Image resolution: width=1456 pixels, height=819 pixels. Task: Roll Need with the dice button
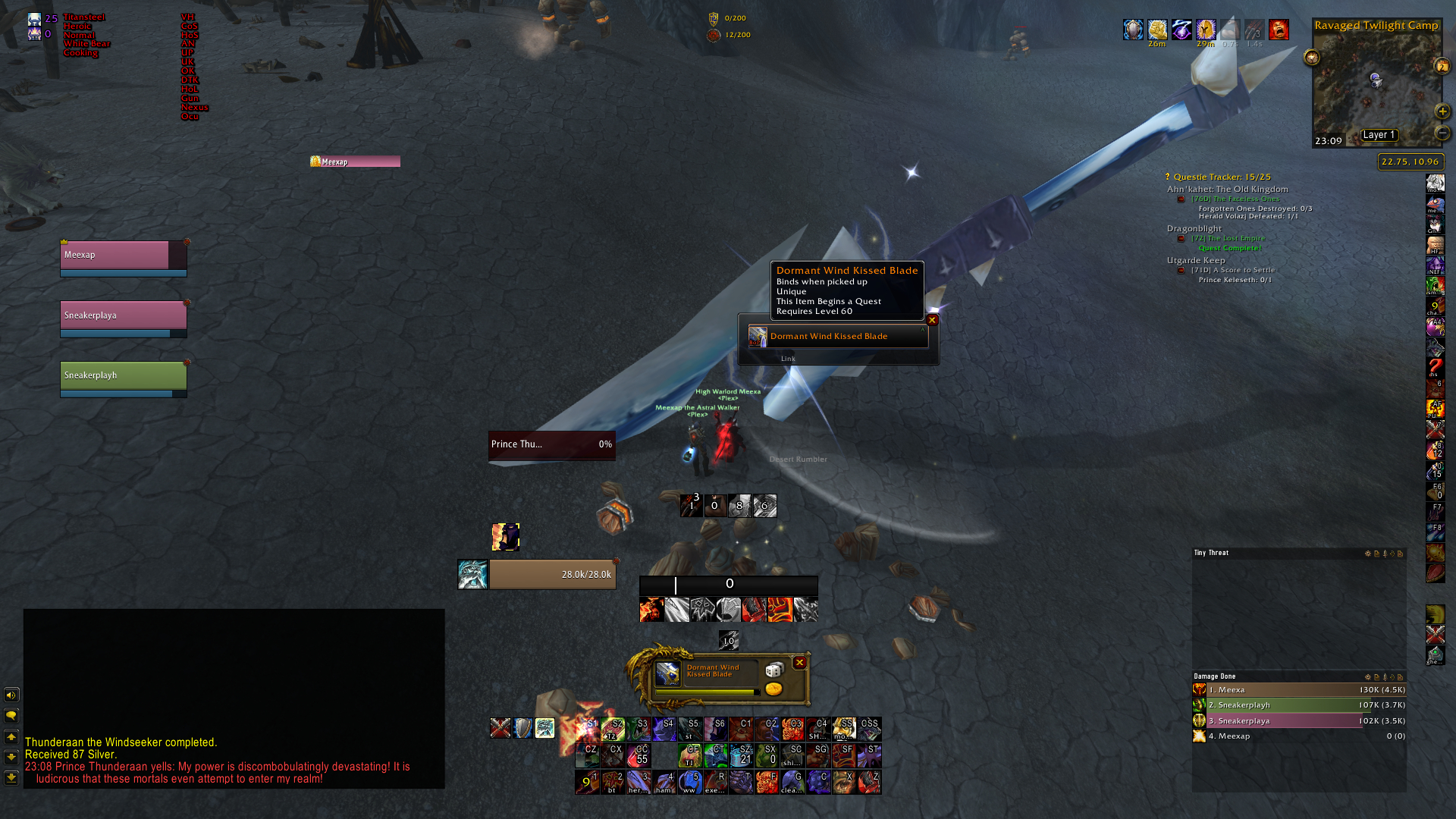point(773,670)
